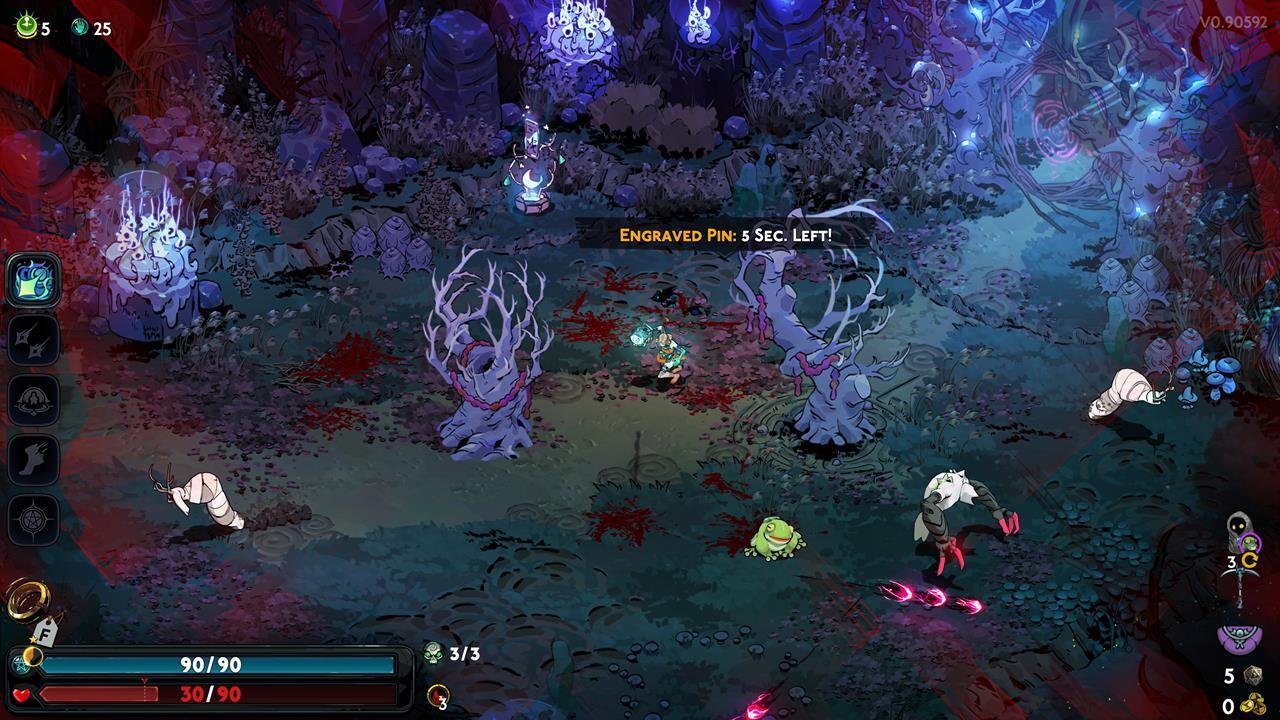
Task: Click the twin daggers special slot
Action: pos(34,340)
